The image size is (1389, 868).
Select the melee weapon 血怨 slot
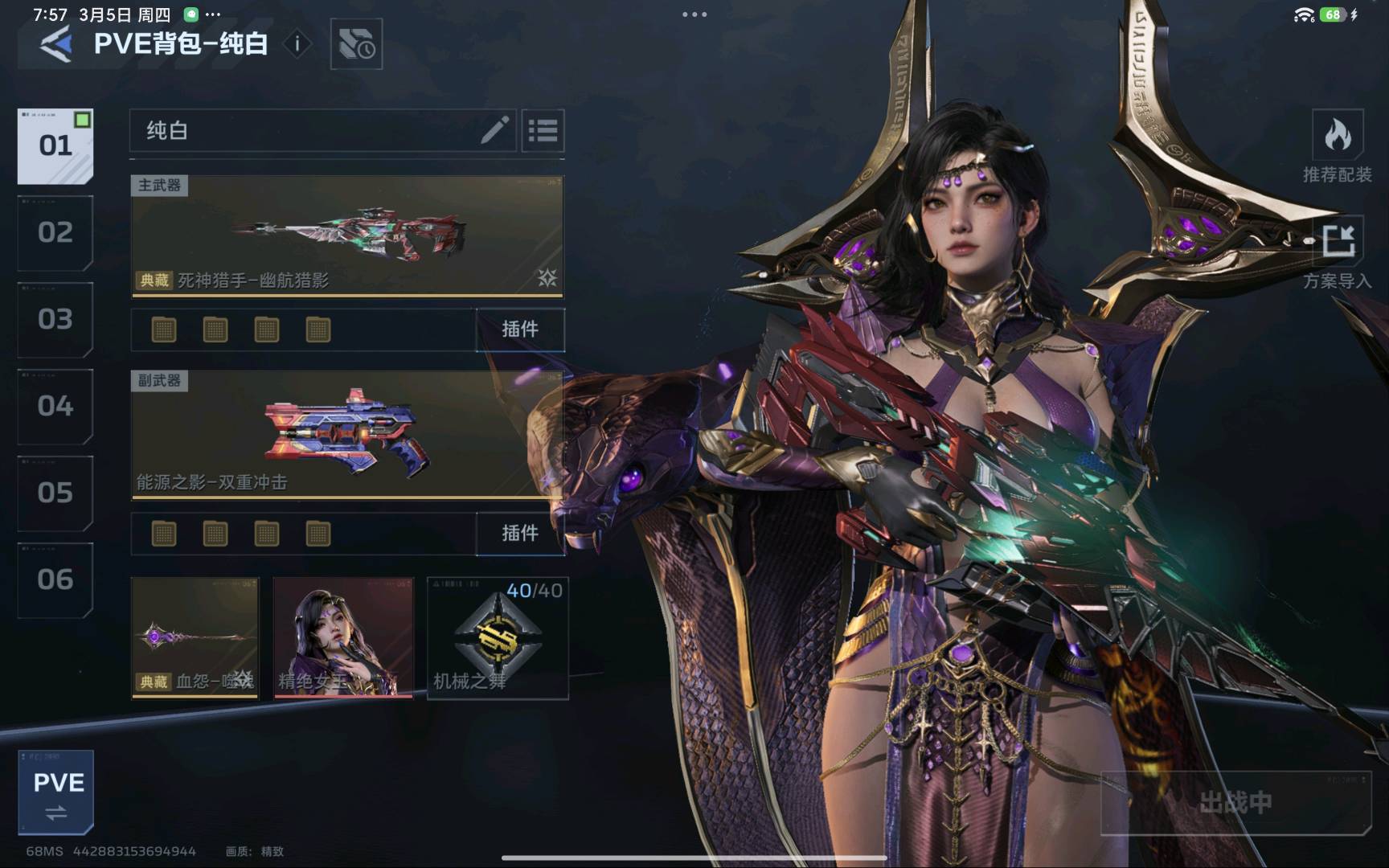pos(195,637)
